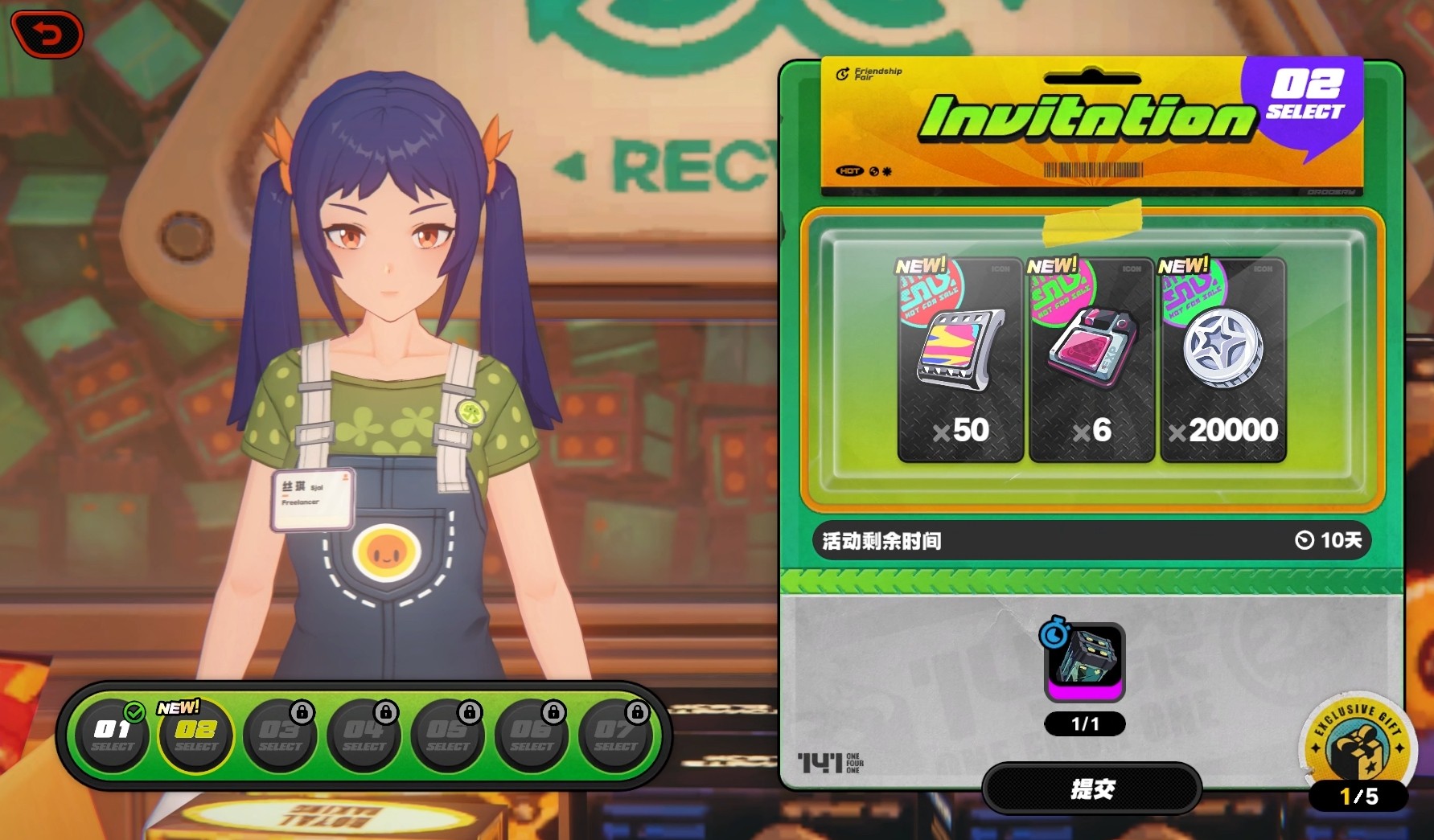Inspect the pink floppy disk reward x6
The width and height of the screenshot is (1434, 840).
click(x=1092, y=360)
